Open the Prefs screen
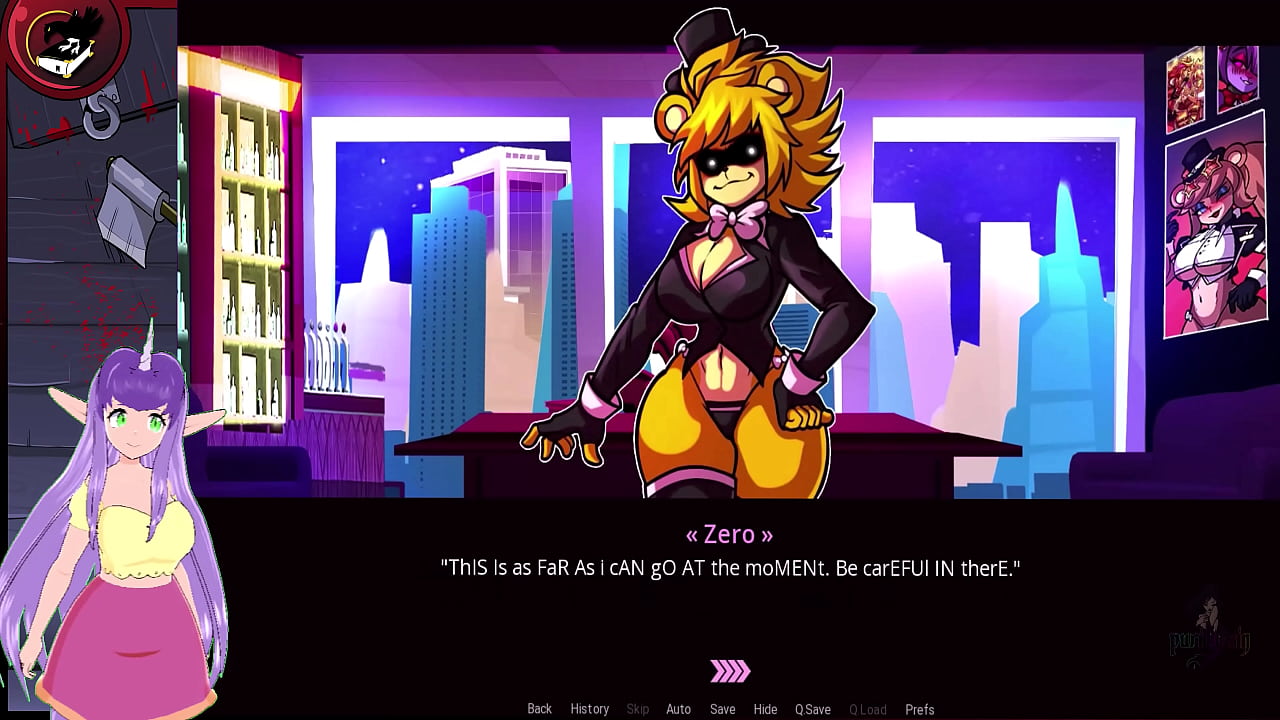 click(919, 708)
